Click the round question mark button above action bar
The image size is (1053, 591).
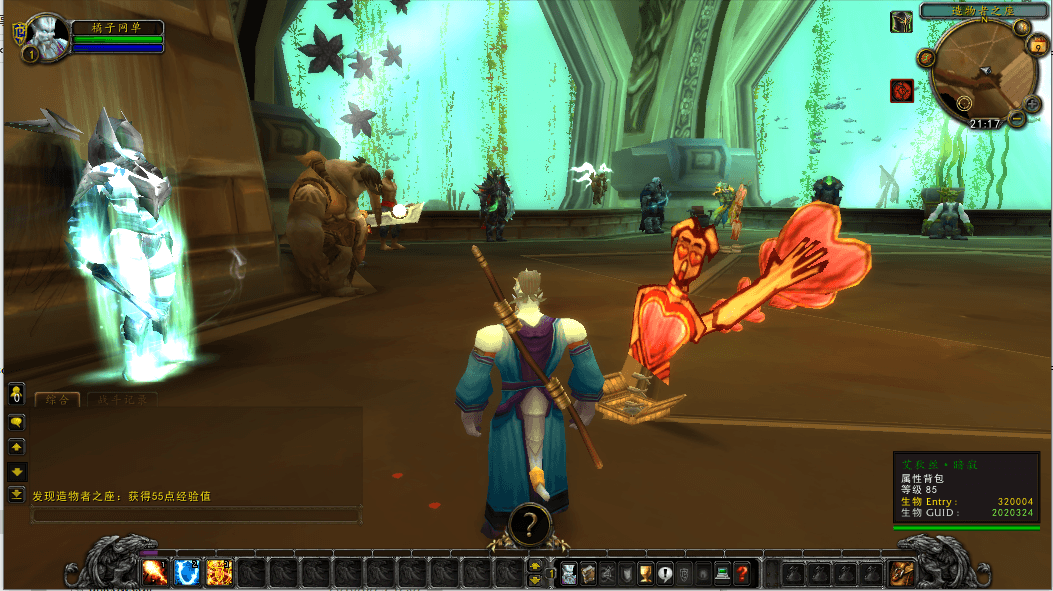click(x=530, y=523)
